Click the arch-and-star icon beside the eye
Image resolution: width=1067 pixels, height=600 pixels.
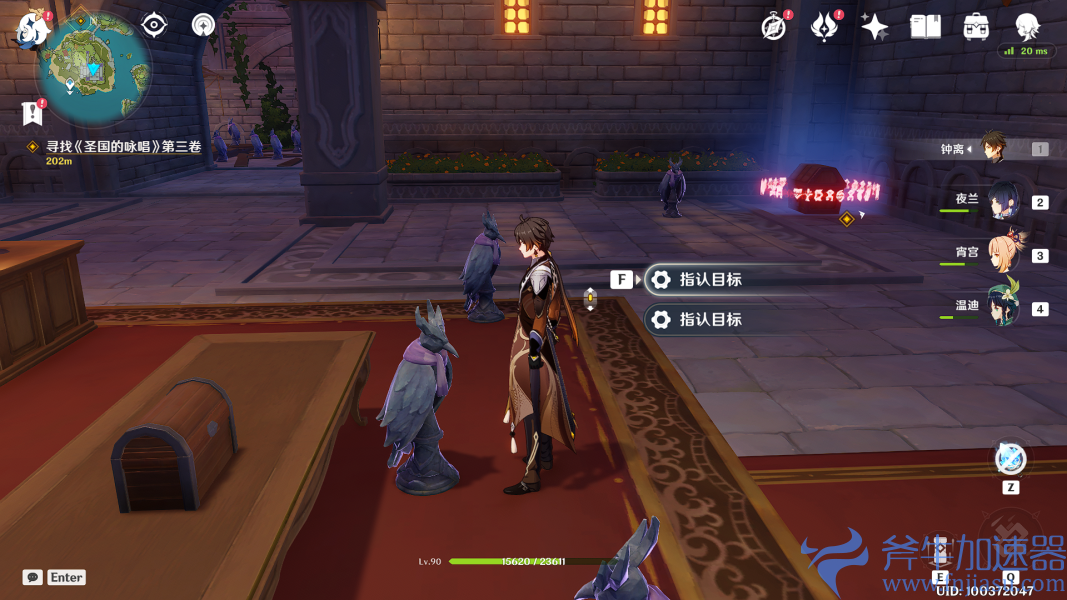[x=203, y=25]
